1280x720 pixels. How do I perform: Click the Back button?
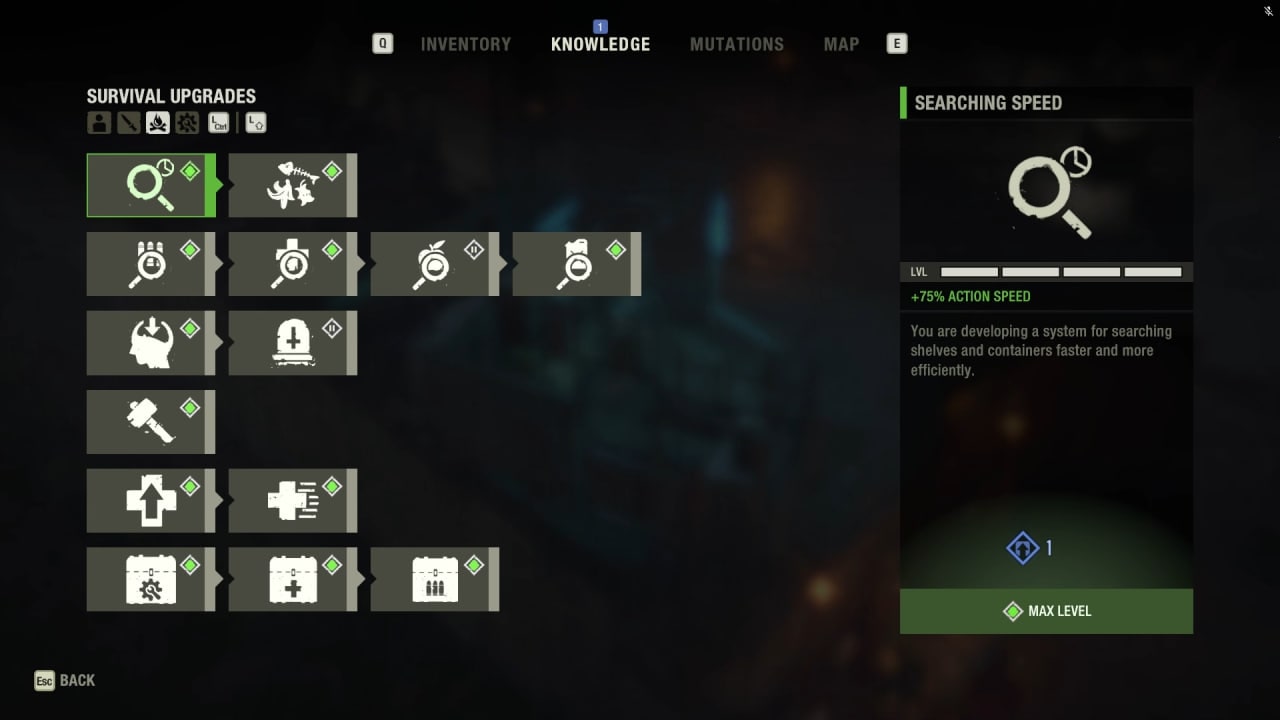[64, 680]
